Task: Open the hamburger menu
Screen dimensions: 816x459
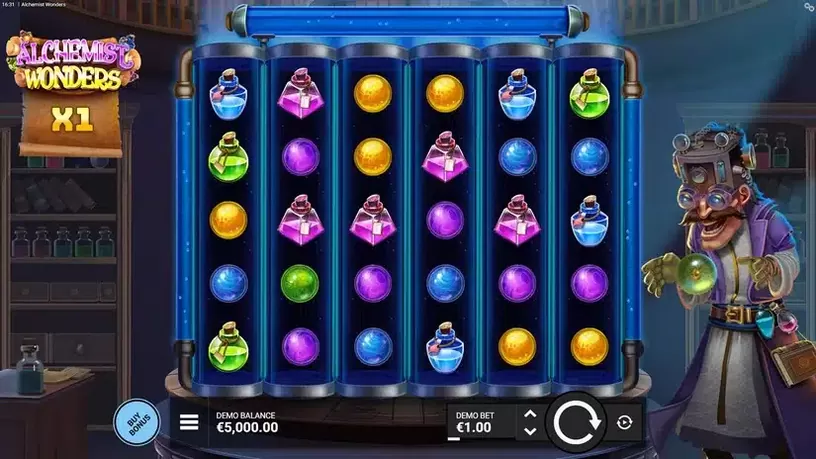Action: point(189,422)
